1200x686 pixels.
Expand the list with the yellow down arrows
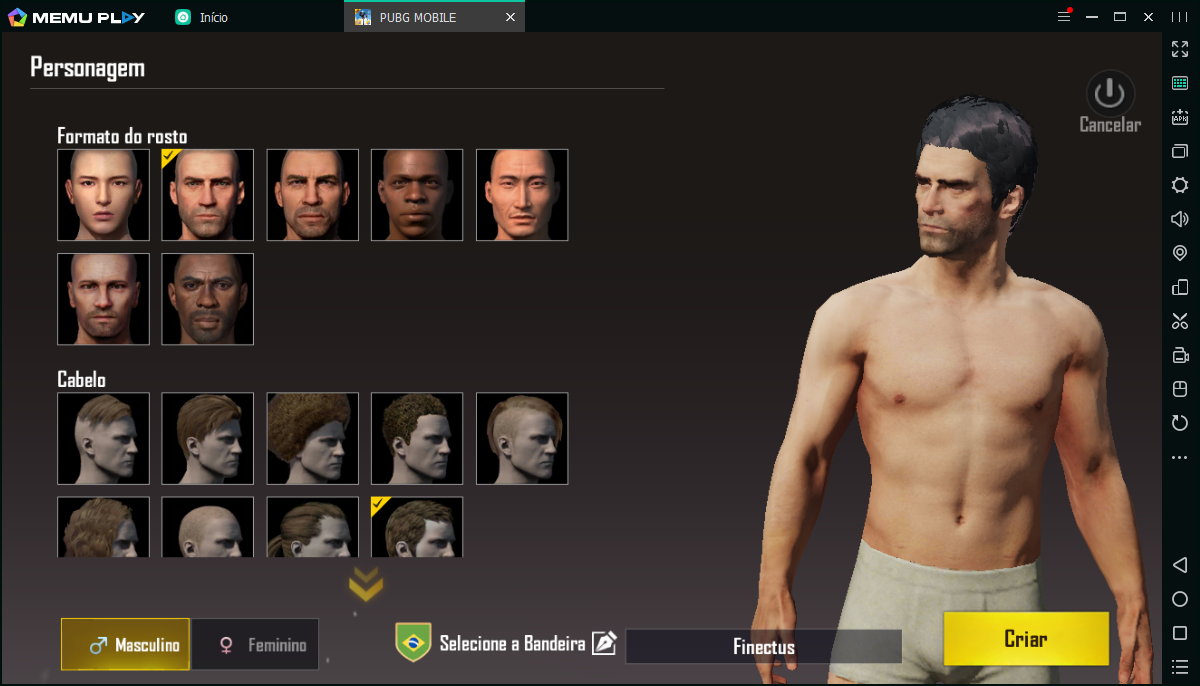[366, 585]
